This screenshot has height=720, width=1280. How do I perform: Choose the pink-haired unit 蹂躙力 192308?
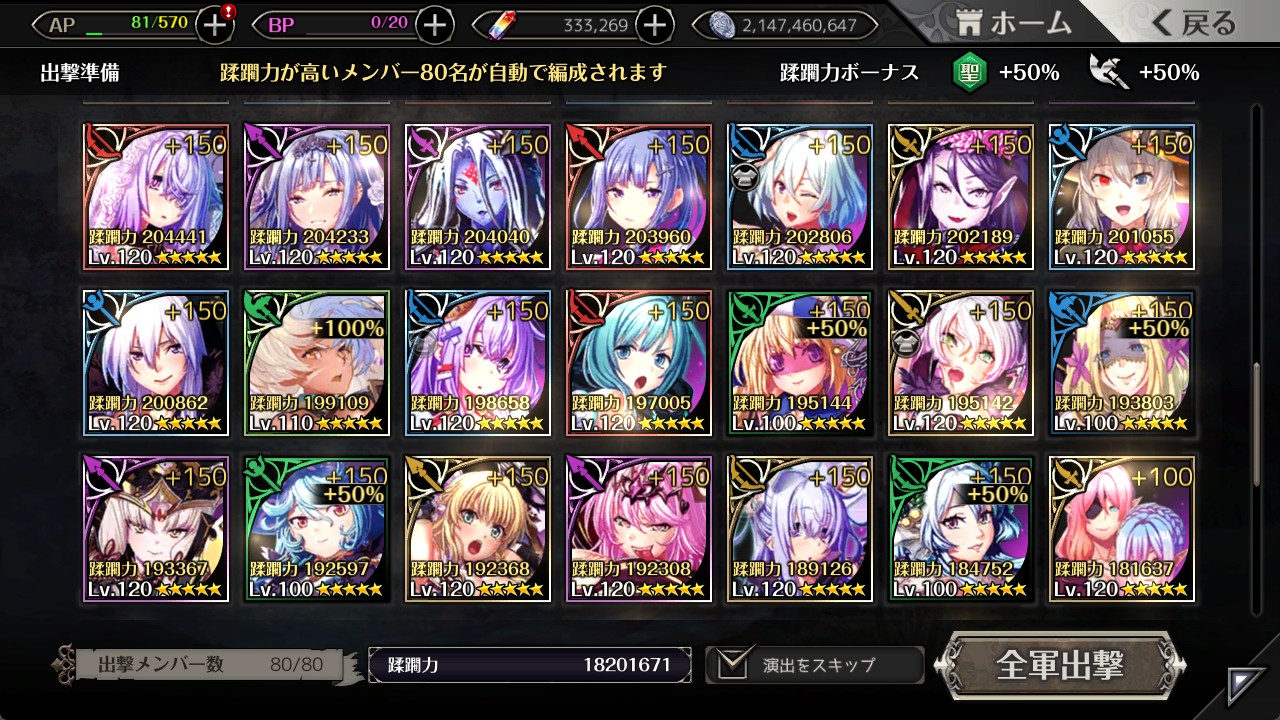pyautogui.click(x=639, y=529)
